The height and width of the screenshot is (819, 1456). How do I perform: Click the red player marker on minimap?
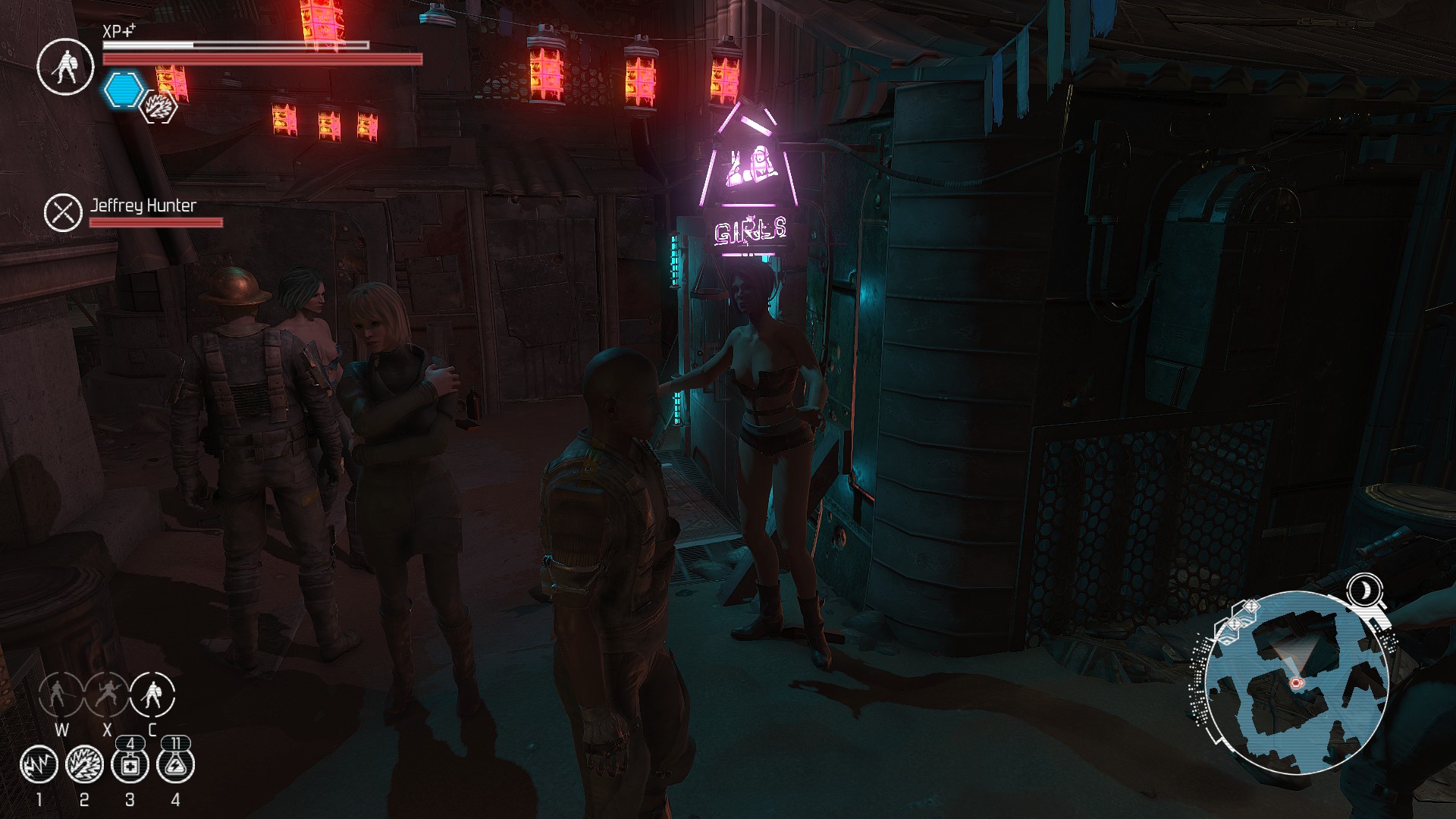pos(1295,682)
